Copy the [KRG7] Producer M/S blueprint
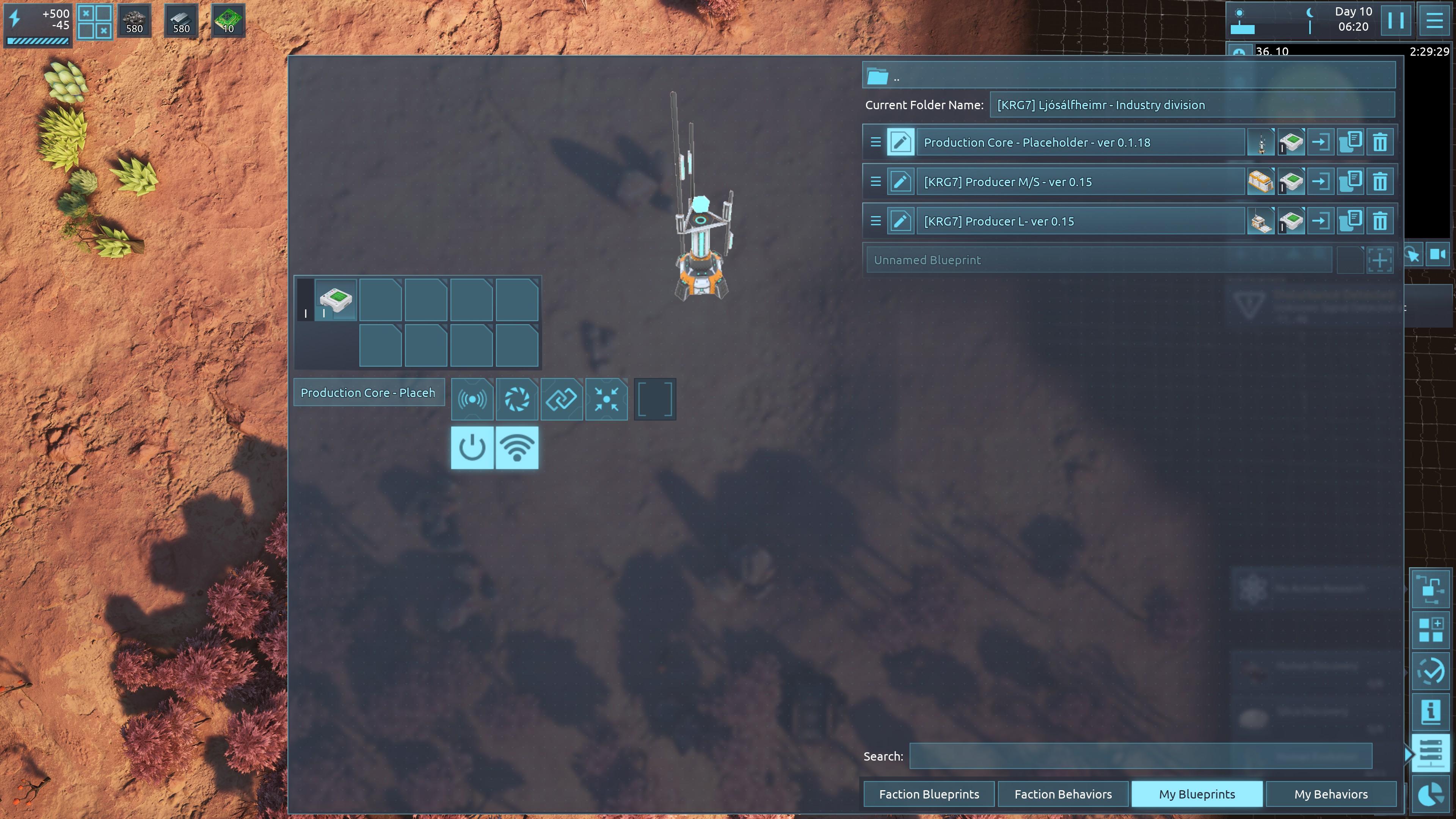This screenshot has width=1456, height=819. [x=1350, y=182]
